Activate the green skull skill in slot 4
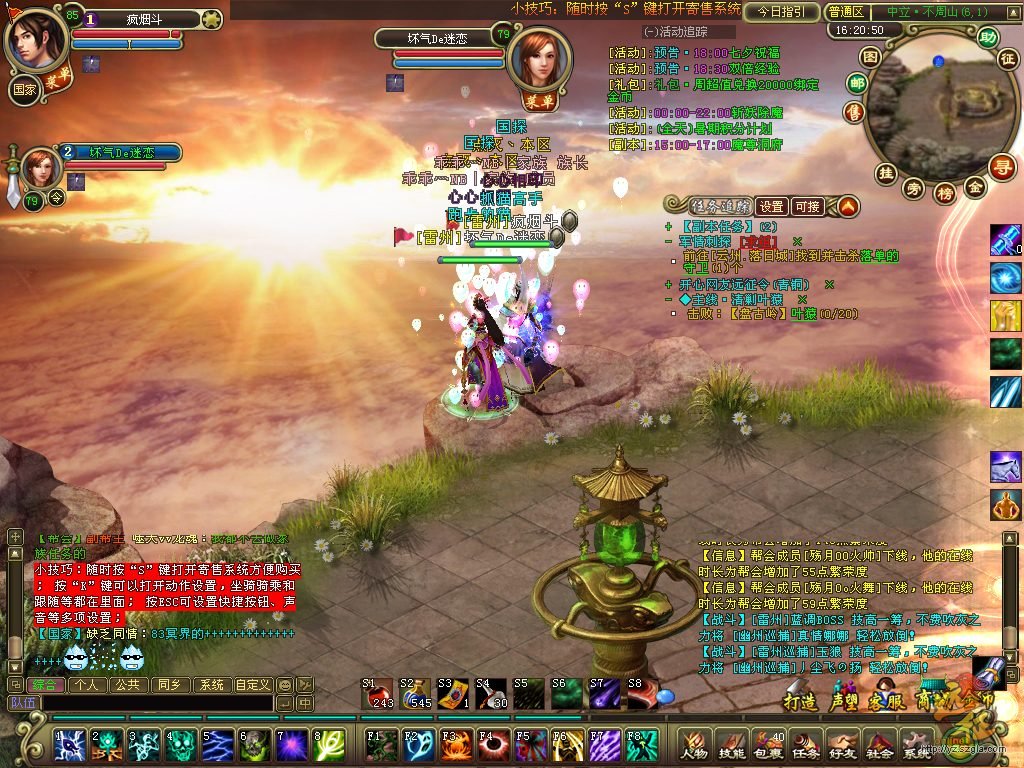 click(180, 746)
